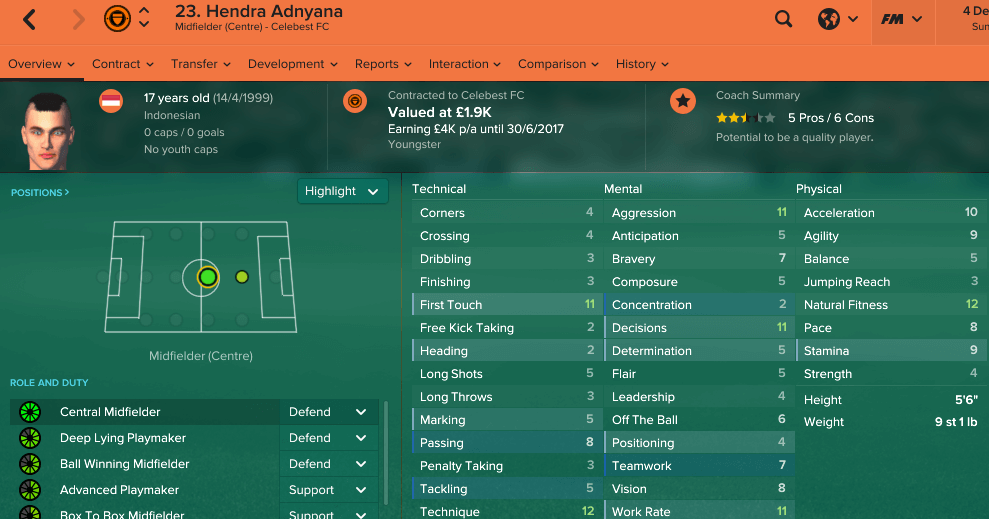The image size is (989, 519).
Task: Expand the Positions section link
Action: click(40, 192)
